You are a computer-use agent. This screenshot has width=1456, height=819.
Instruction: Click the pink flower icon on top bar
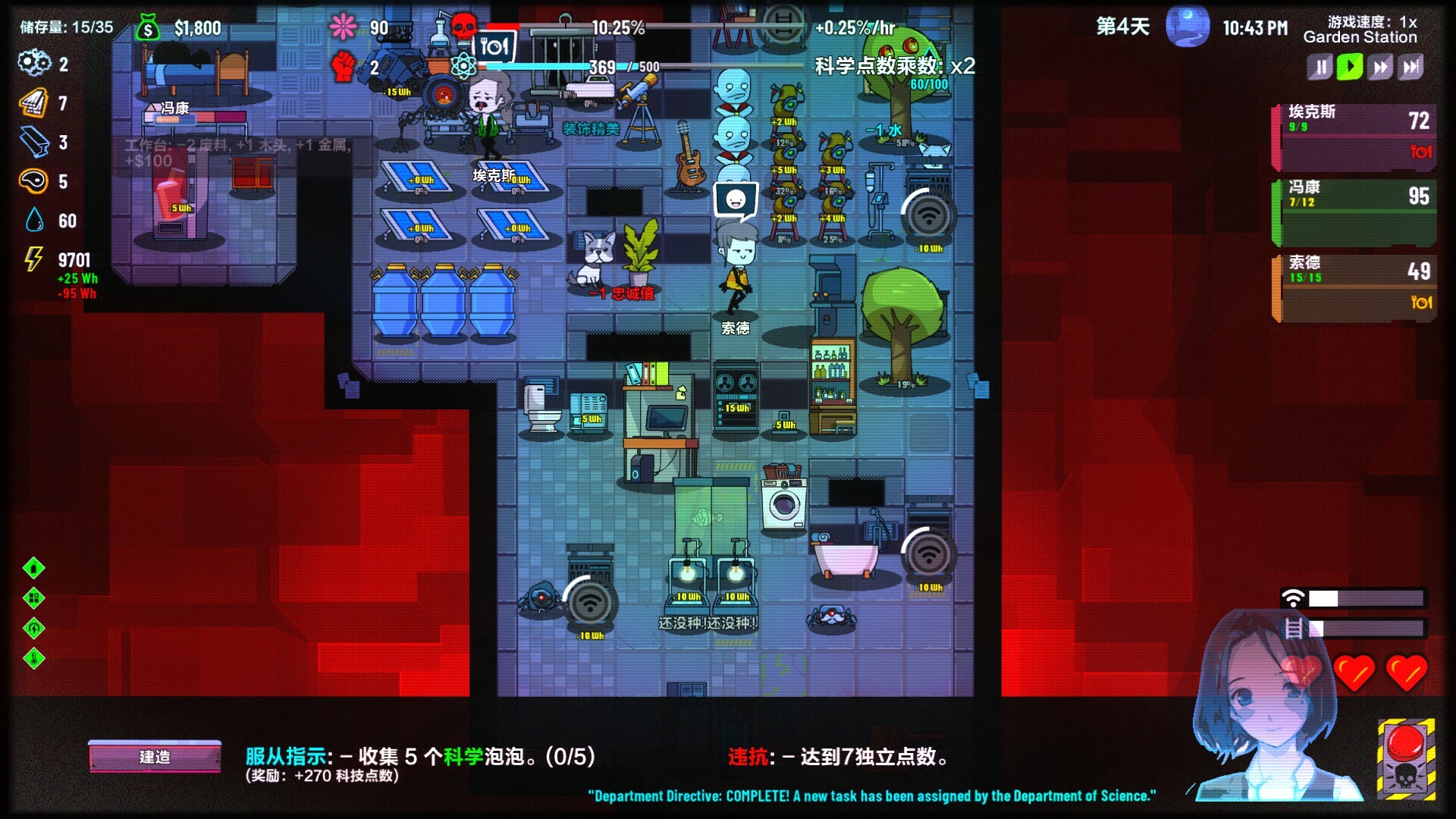click(x=343, y=26)
